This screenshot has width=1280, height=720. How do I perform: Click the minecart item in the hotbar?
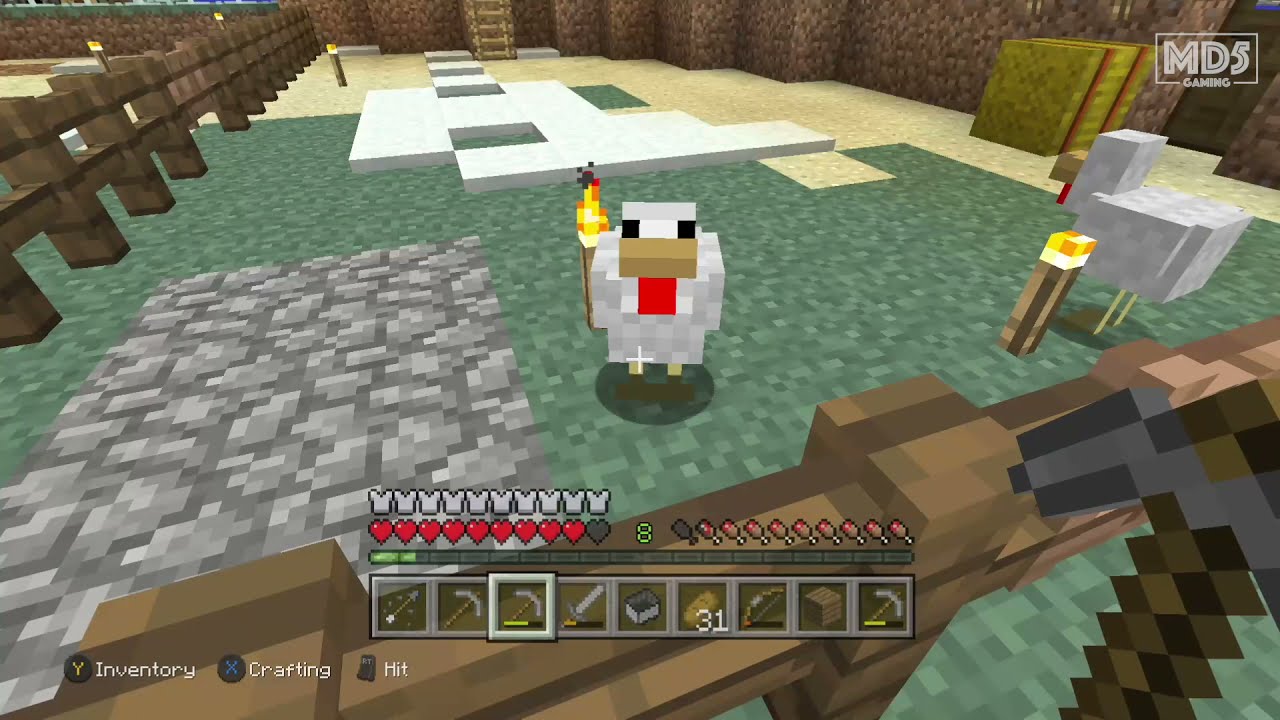pos(643,603)
